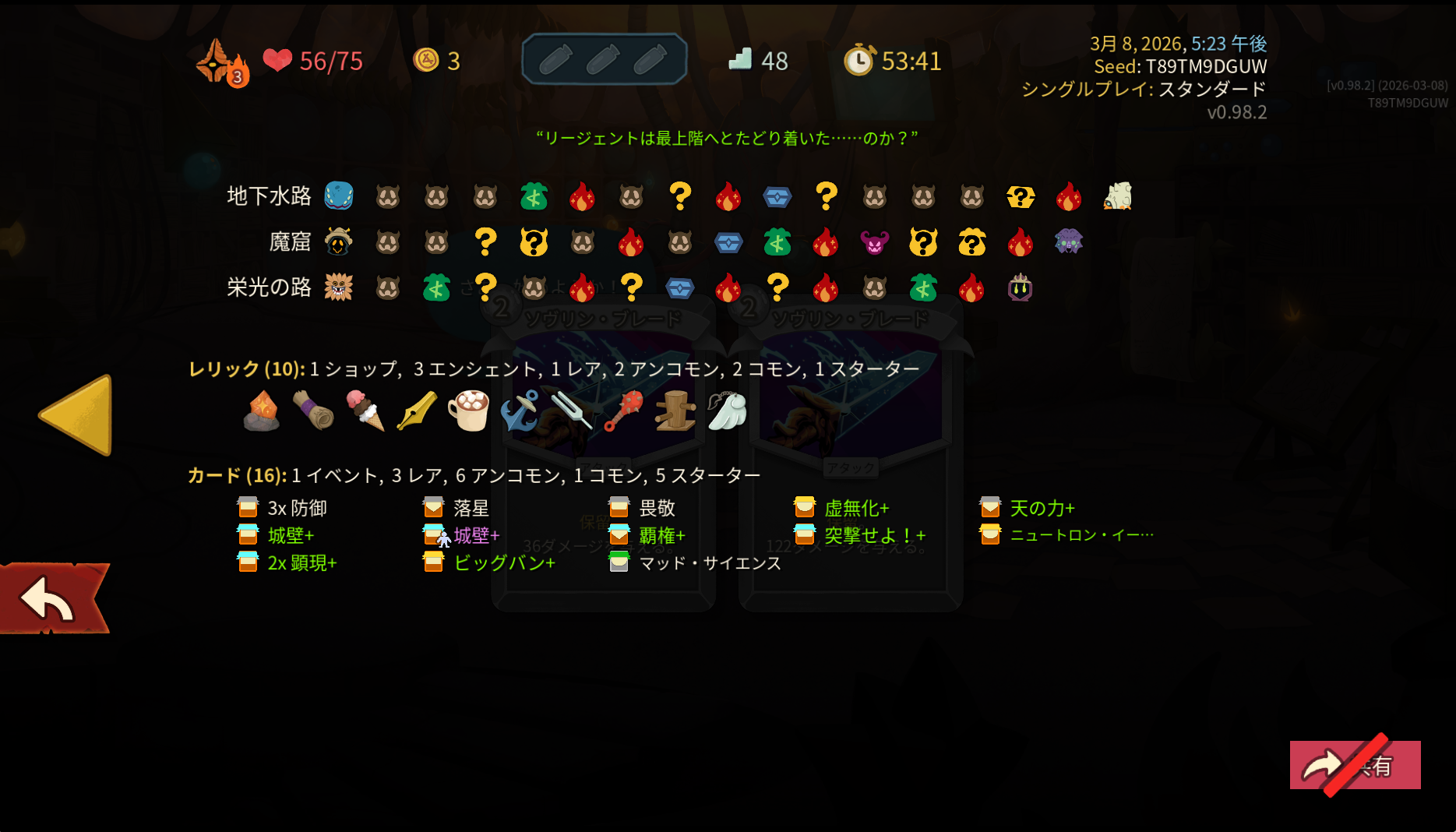The height and width of the screenshot is (832, 1456).
Task: Go back with the red return arrow
Action: tap(49, 598)
